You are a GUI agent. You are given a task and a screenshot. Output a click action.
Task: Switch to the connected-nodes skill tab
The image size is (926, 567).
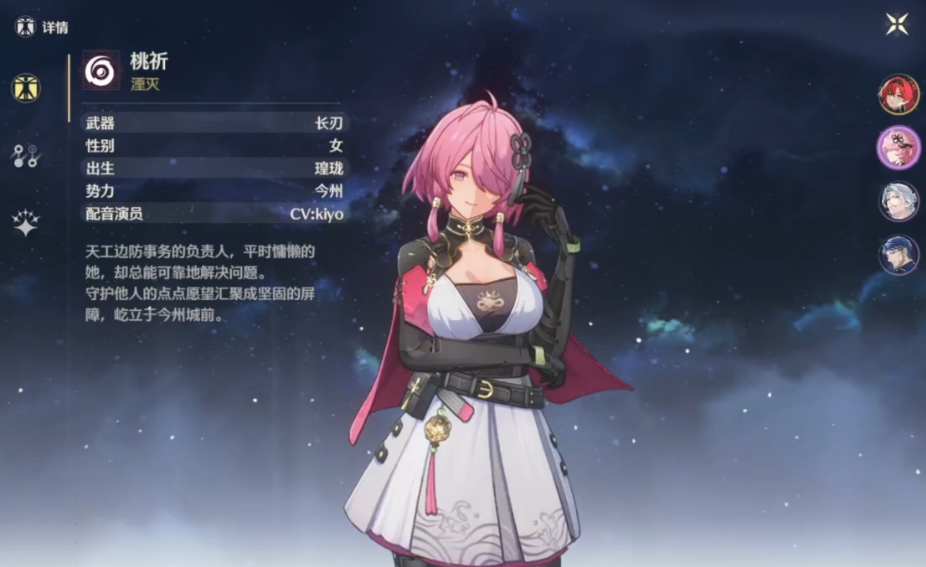(25, 155)
